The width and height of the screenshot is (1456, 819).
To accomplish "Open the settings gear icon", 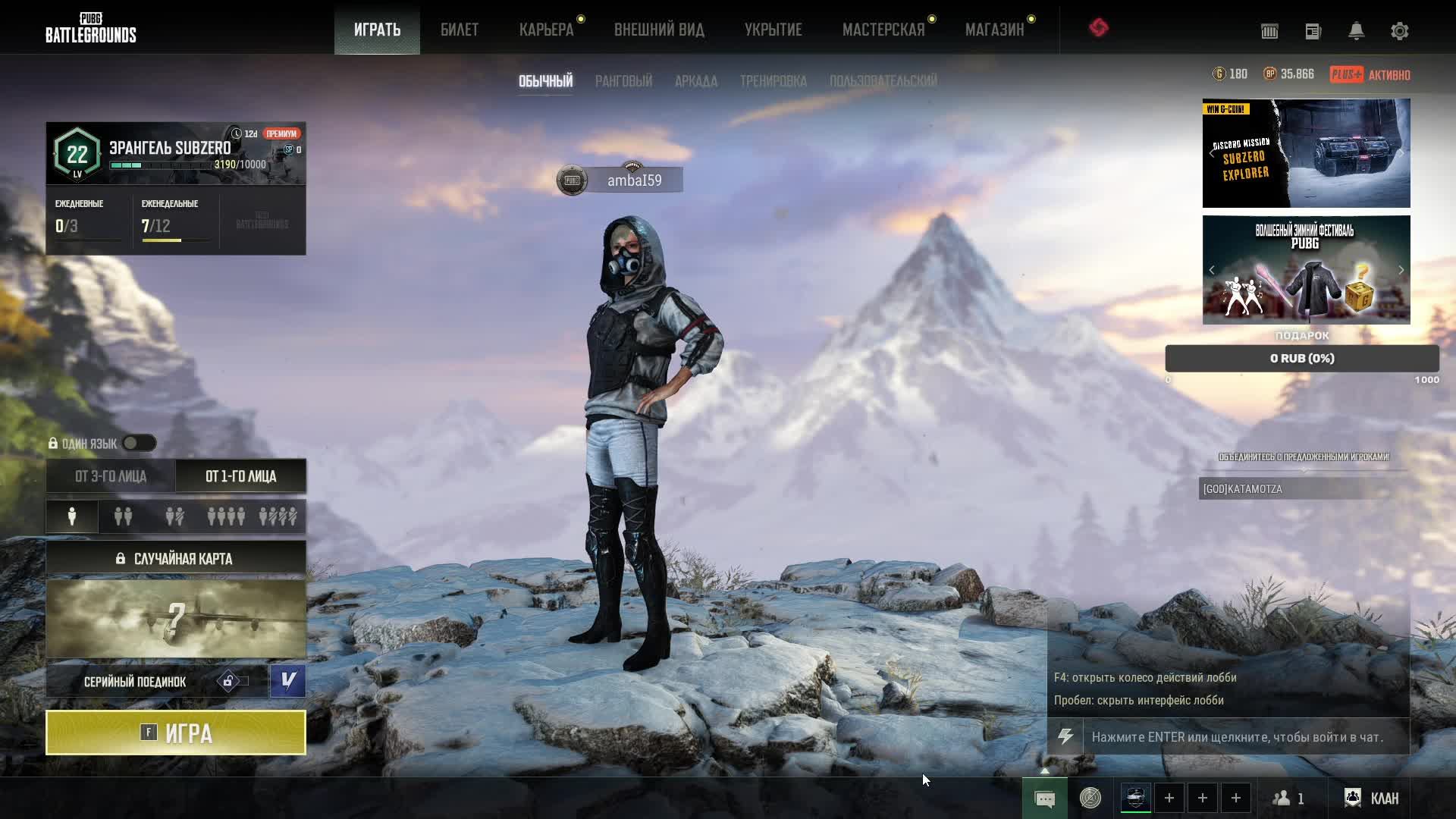I will point(1399,31).
